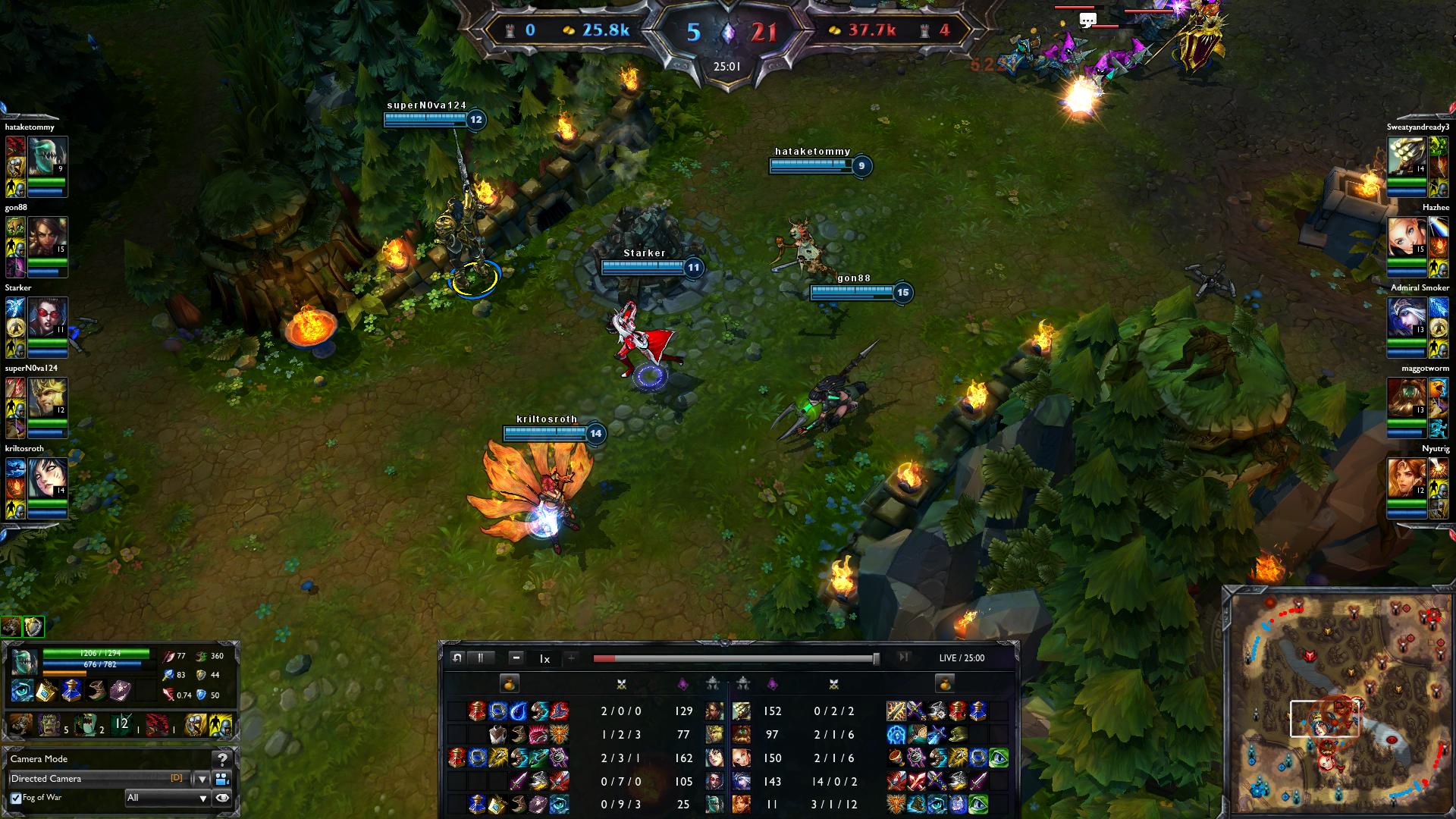
Task: Uncheck the Fog of War checkbox
Action: pyautogui.click(x=16, y=799)
